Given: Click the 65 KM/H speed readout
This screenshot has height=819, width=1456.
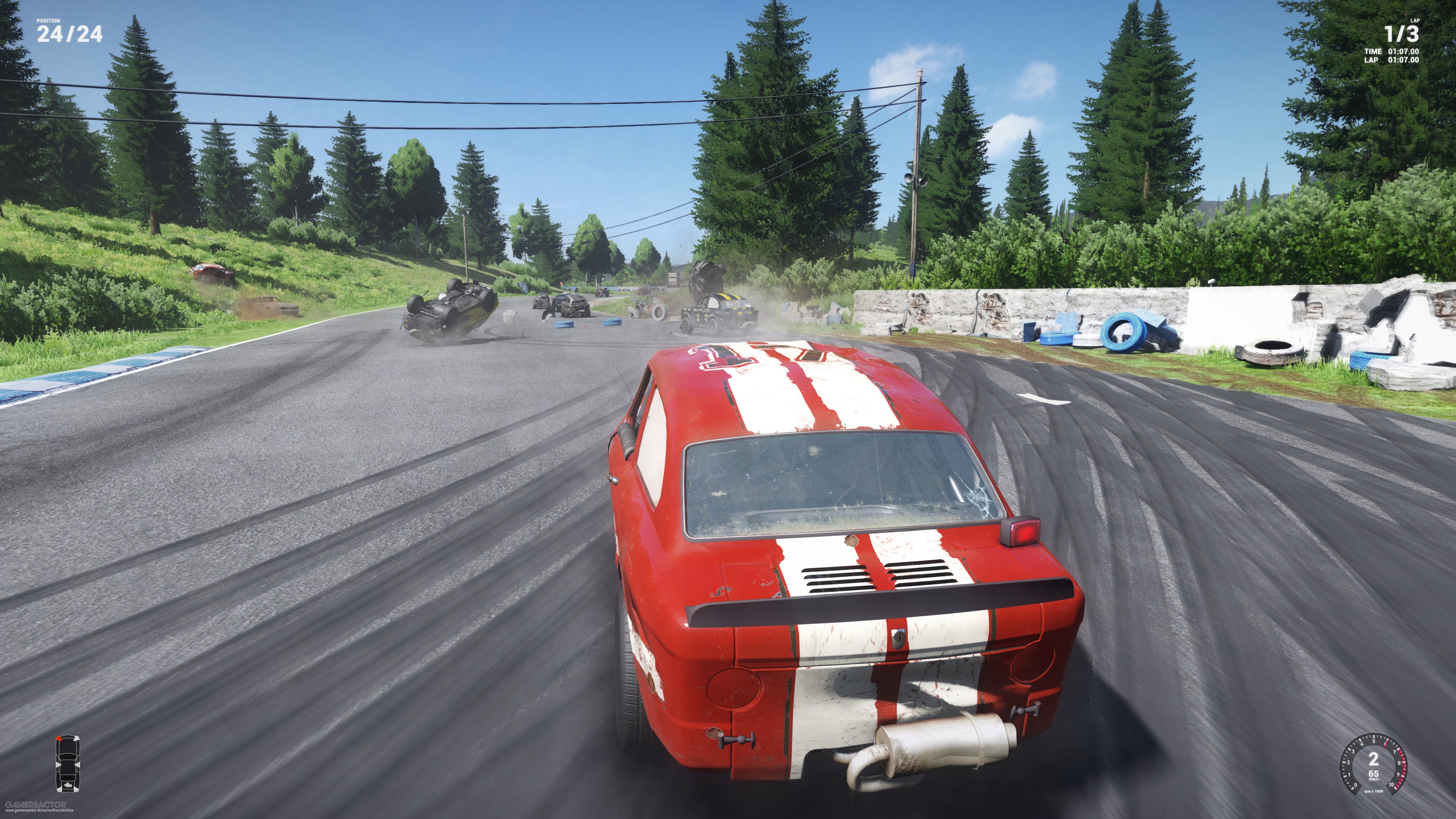Looking at the screenshot, I should pos(1373,774).
